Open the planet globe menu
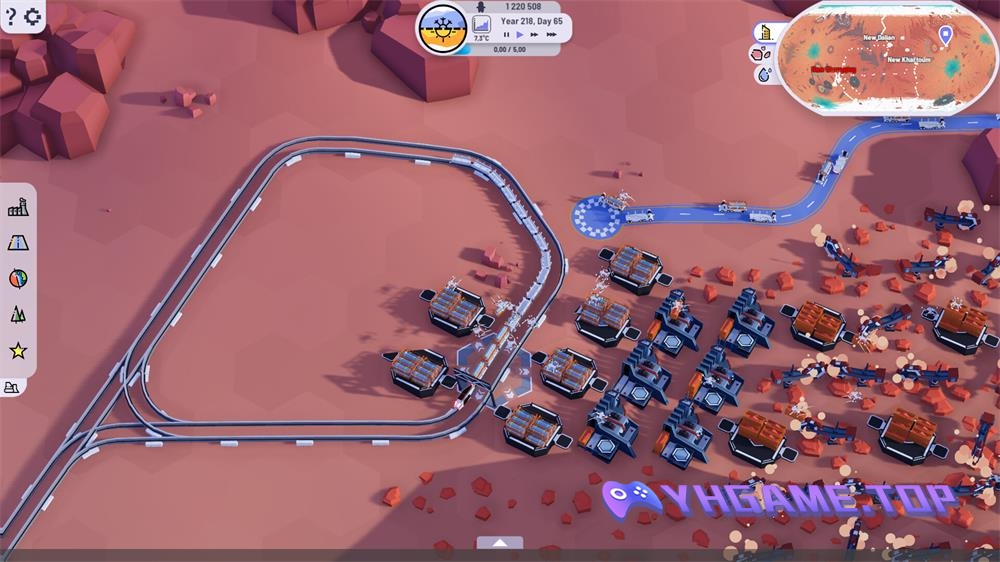Screen dimensions: 1000x562 (x=18, y=278)
